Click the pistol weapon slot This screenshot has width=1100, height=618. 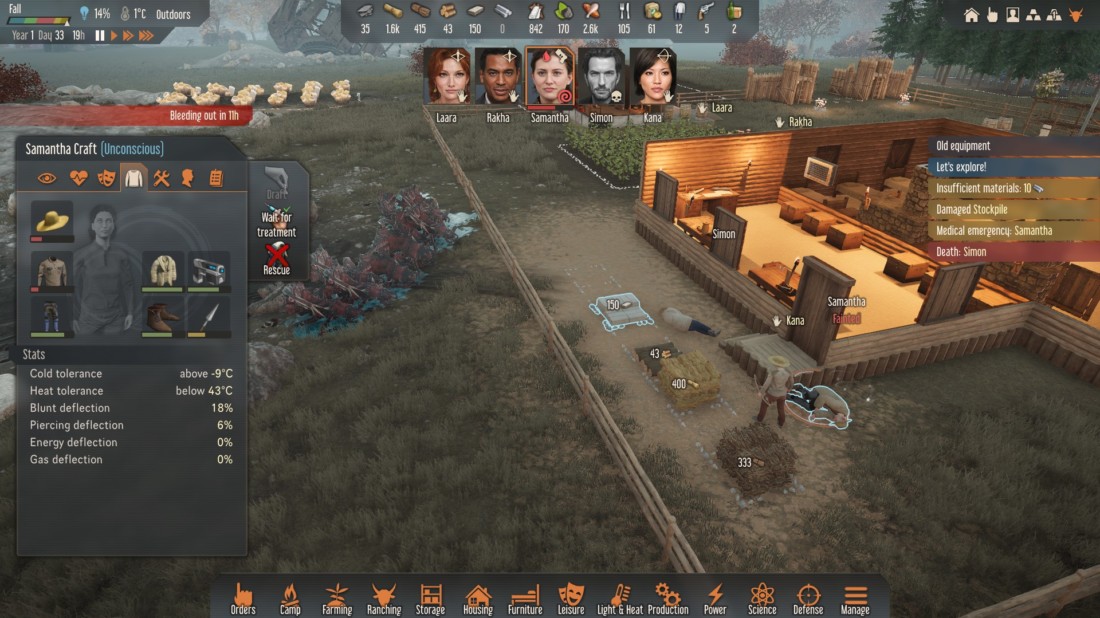tap(209, 270)
